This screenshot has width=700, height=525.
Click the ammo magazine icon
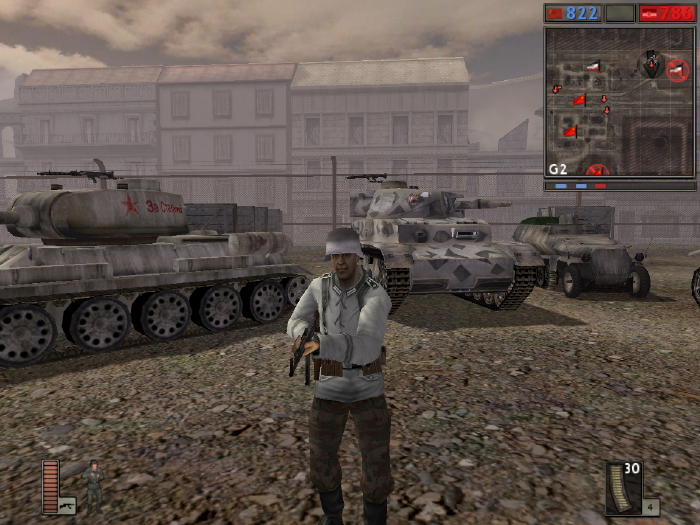point(623,487)
